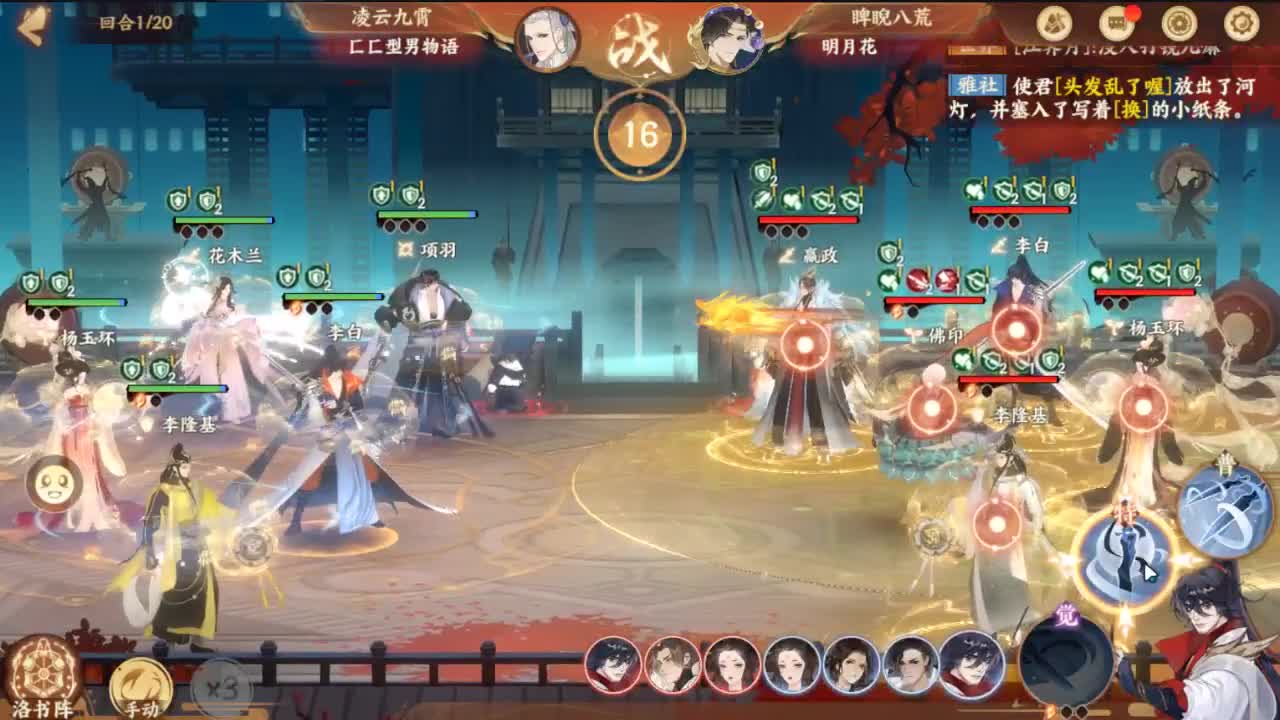Click the shield buff icon above 项羽
This screenshot has width=1280, height=720.
tap(382, 193)
